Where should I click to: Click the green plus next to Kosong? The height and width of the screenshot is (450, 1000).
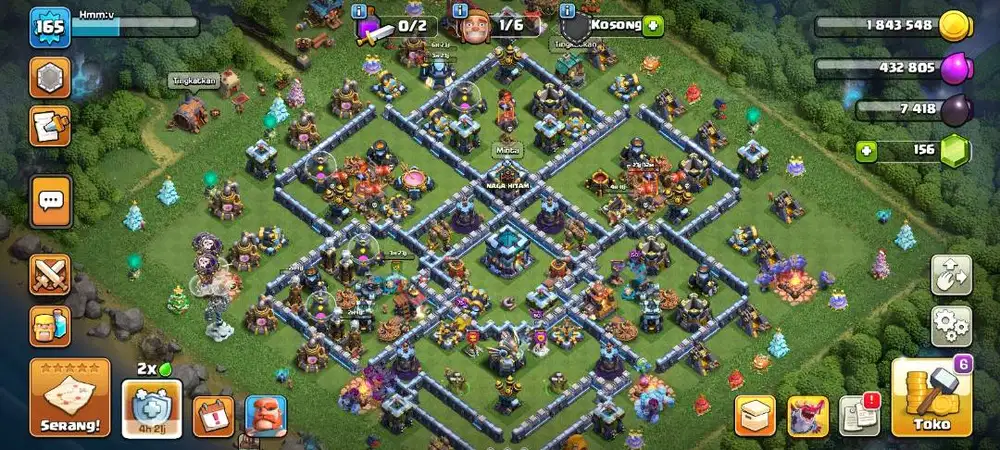point(654,25)
